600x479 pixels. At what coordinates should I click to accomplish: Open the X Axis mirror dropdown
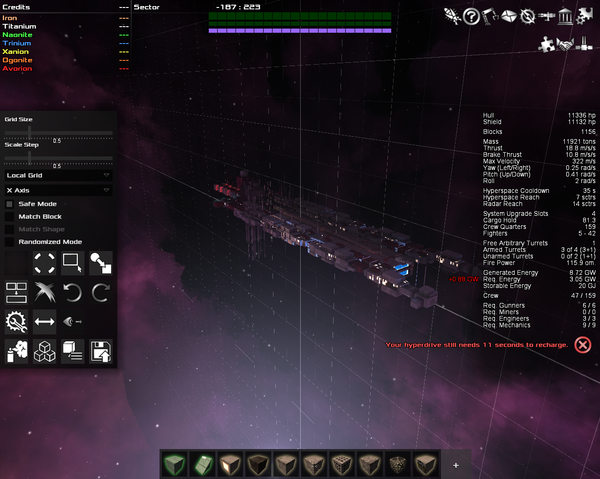click(57, 189)
